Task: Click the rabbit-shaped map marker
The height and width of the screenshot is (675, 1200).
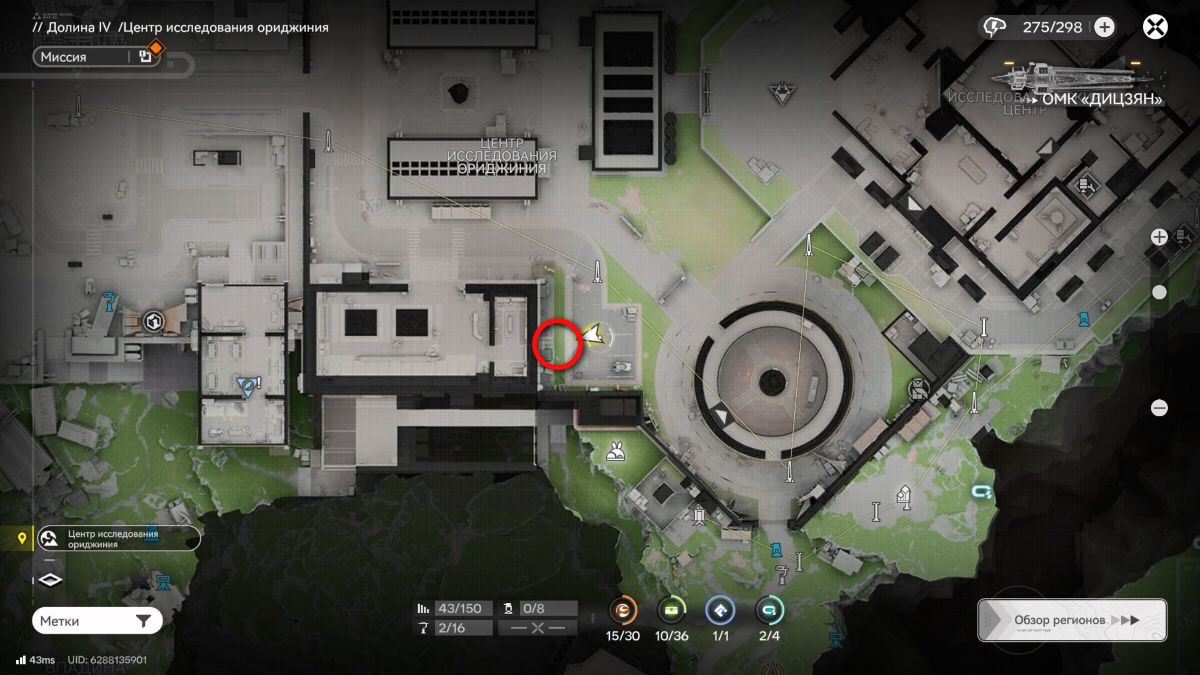Action: tap(615, 455)
